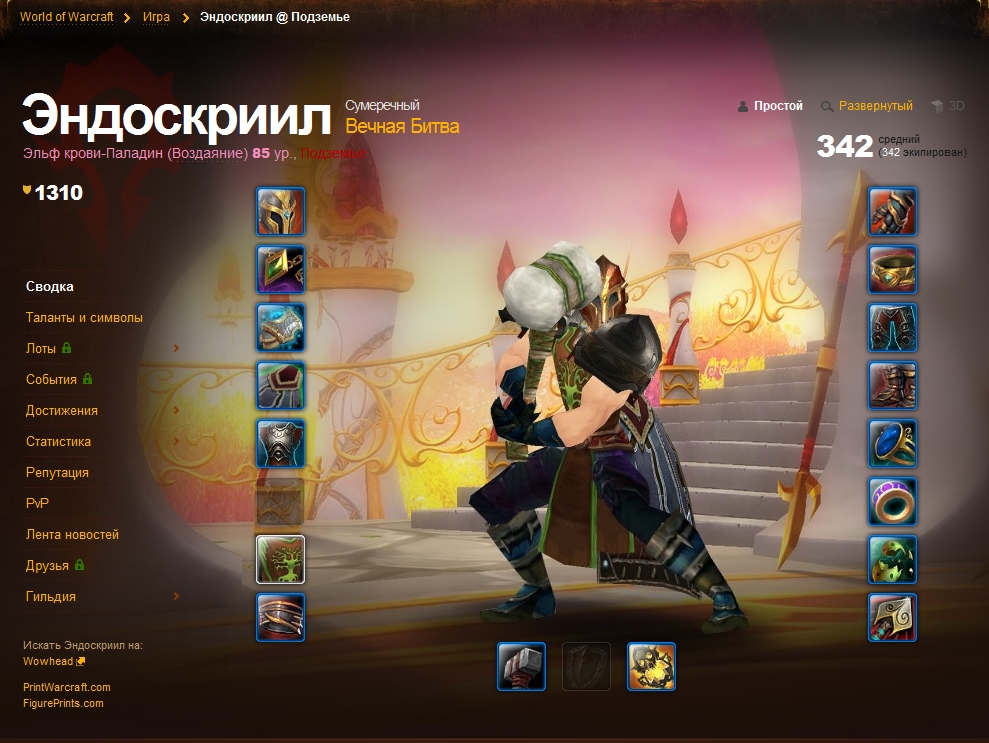Go to the Статистика page

pos(58,442)
